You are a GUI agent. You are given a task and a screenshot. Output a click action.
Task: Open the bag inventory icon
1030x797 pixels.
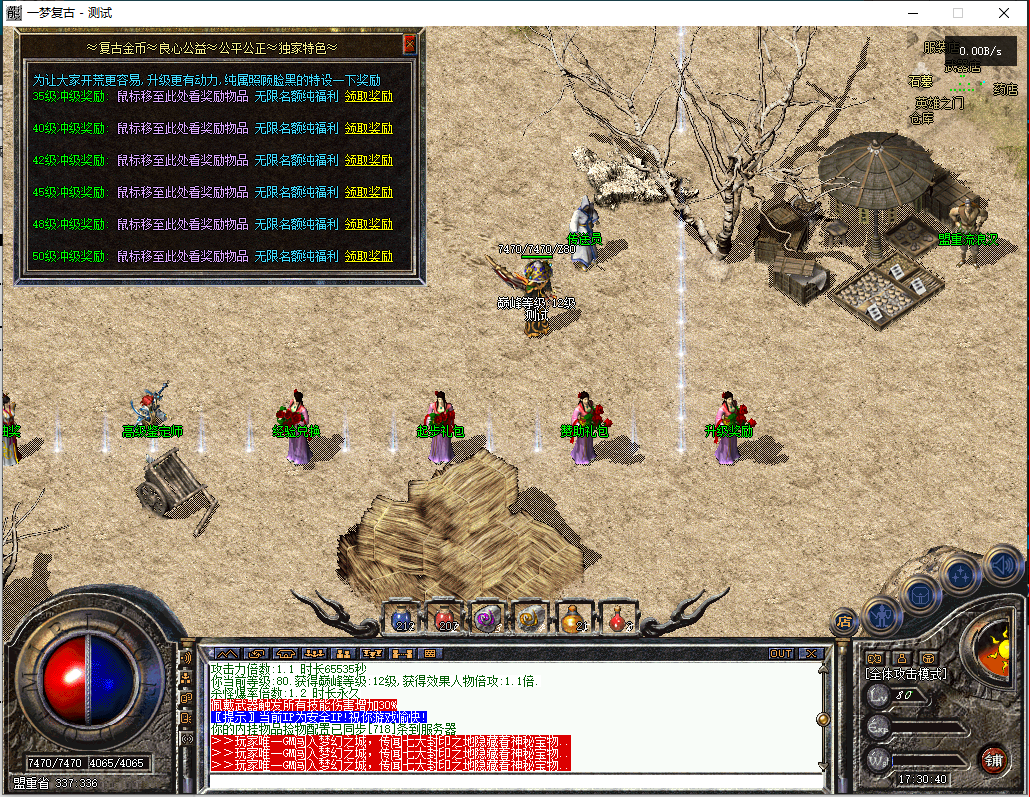[x=921, y=594]
